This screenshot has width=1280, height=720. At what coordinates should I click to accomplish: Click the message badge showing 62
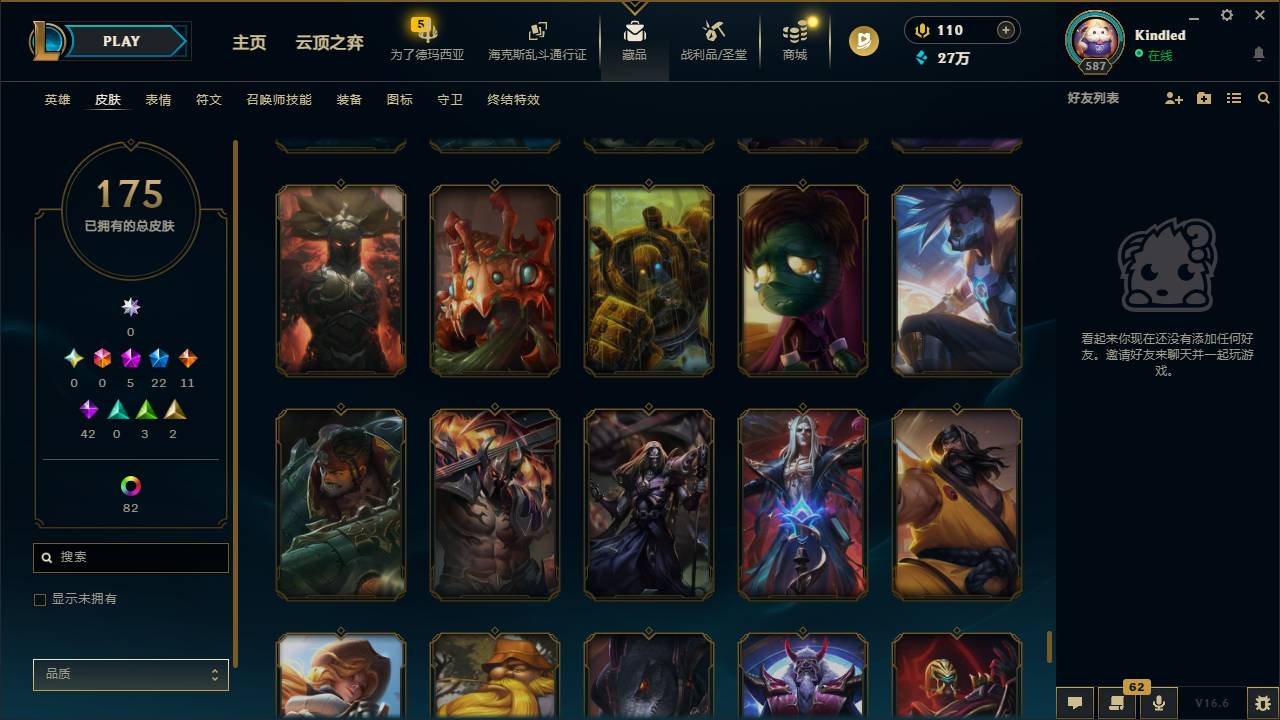tap(1135, 688)
